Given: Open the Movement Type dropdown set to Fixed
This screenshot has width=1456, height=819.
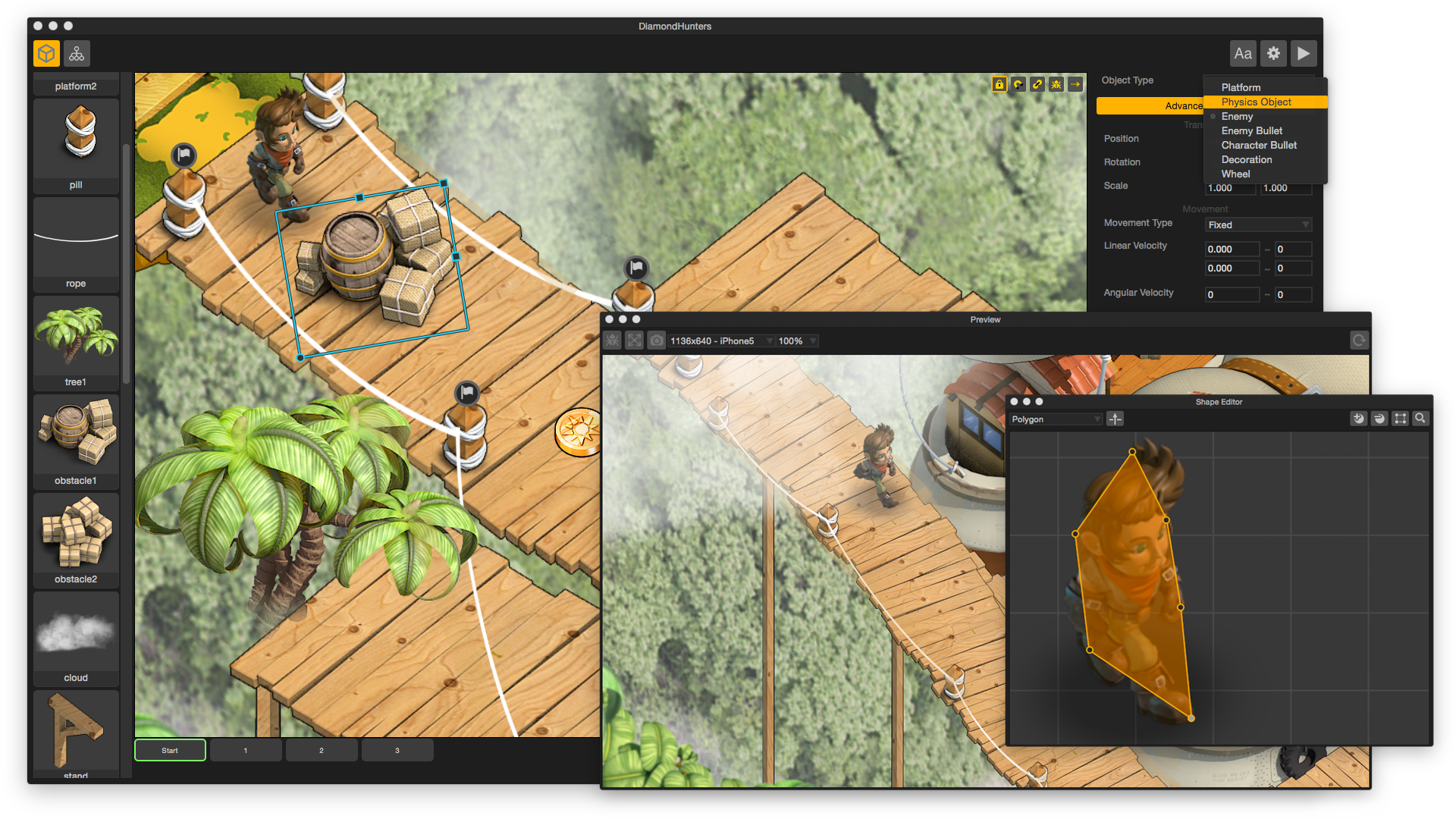Looking at the screenshot, I should (1258, 225).
